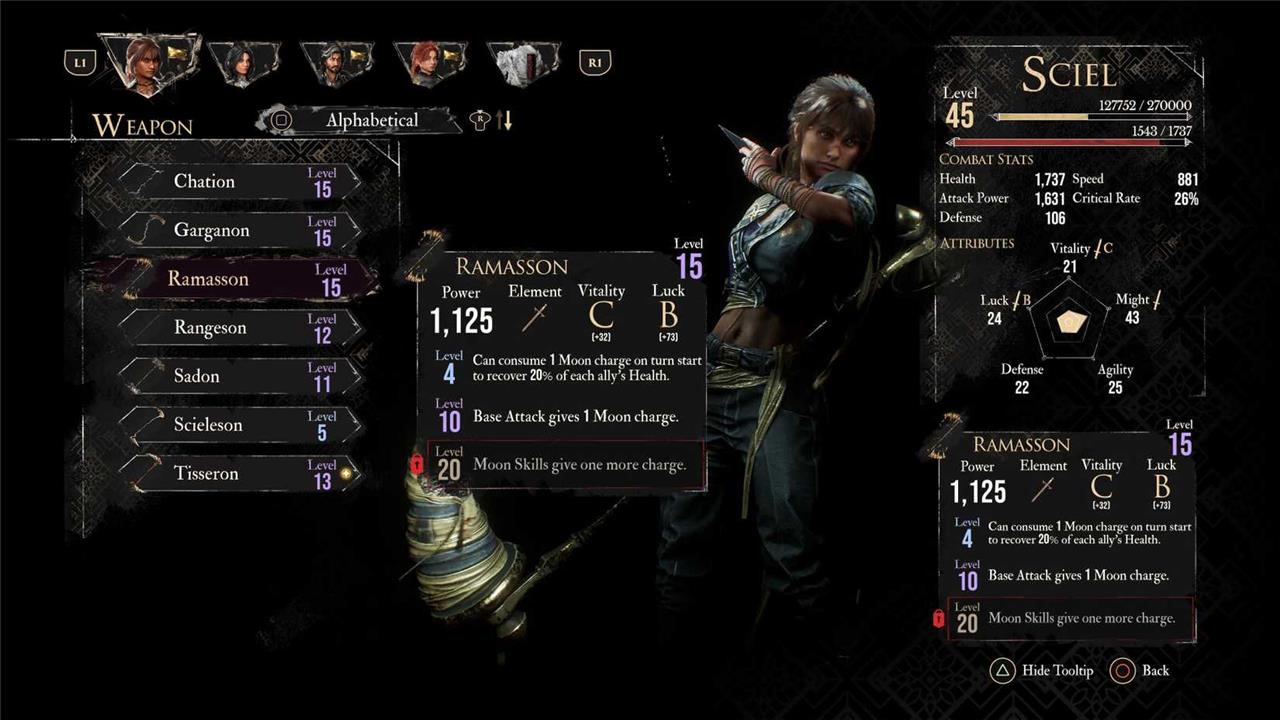Select the Scieleson weapon

coord(238,425)
